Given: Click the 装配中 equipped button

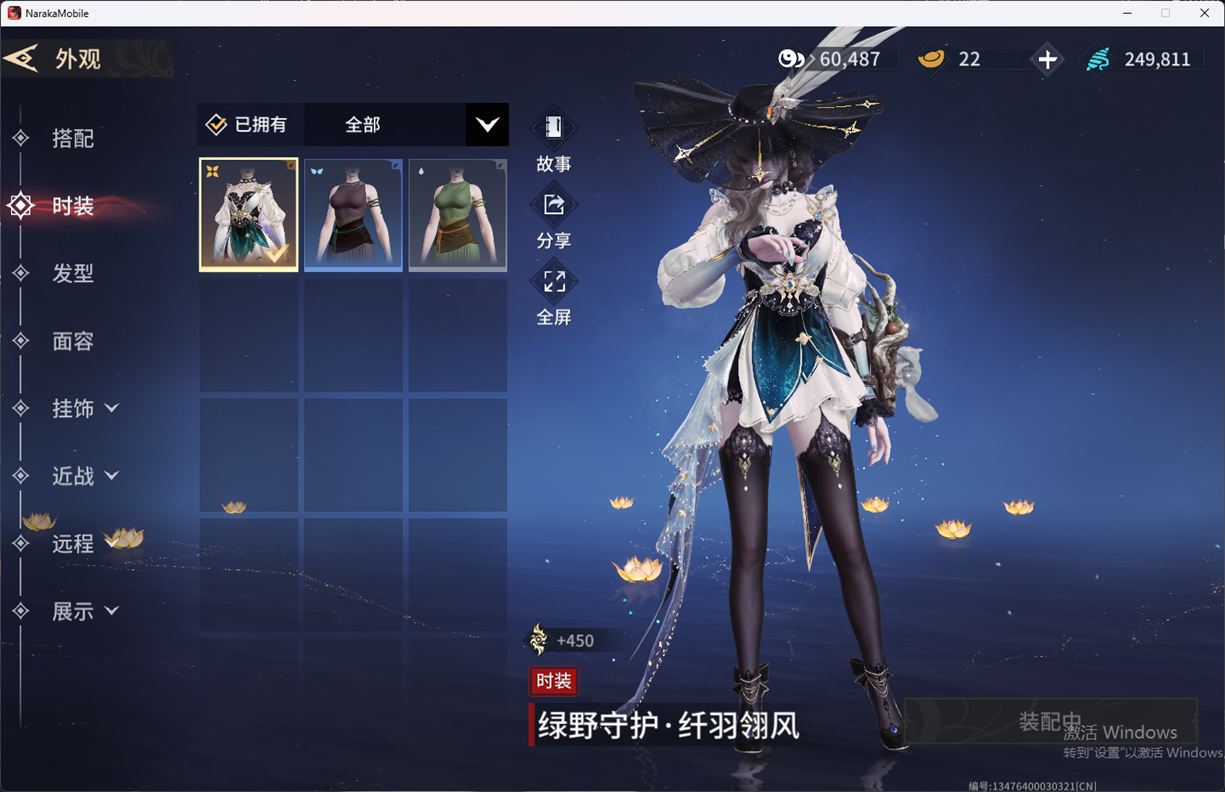Looking at the screenshot, I should coord(1050,722).
